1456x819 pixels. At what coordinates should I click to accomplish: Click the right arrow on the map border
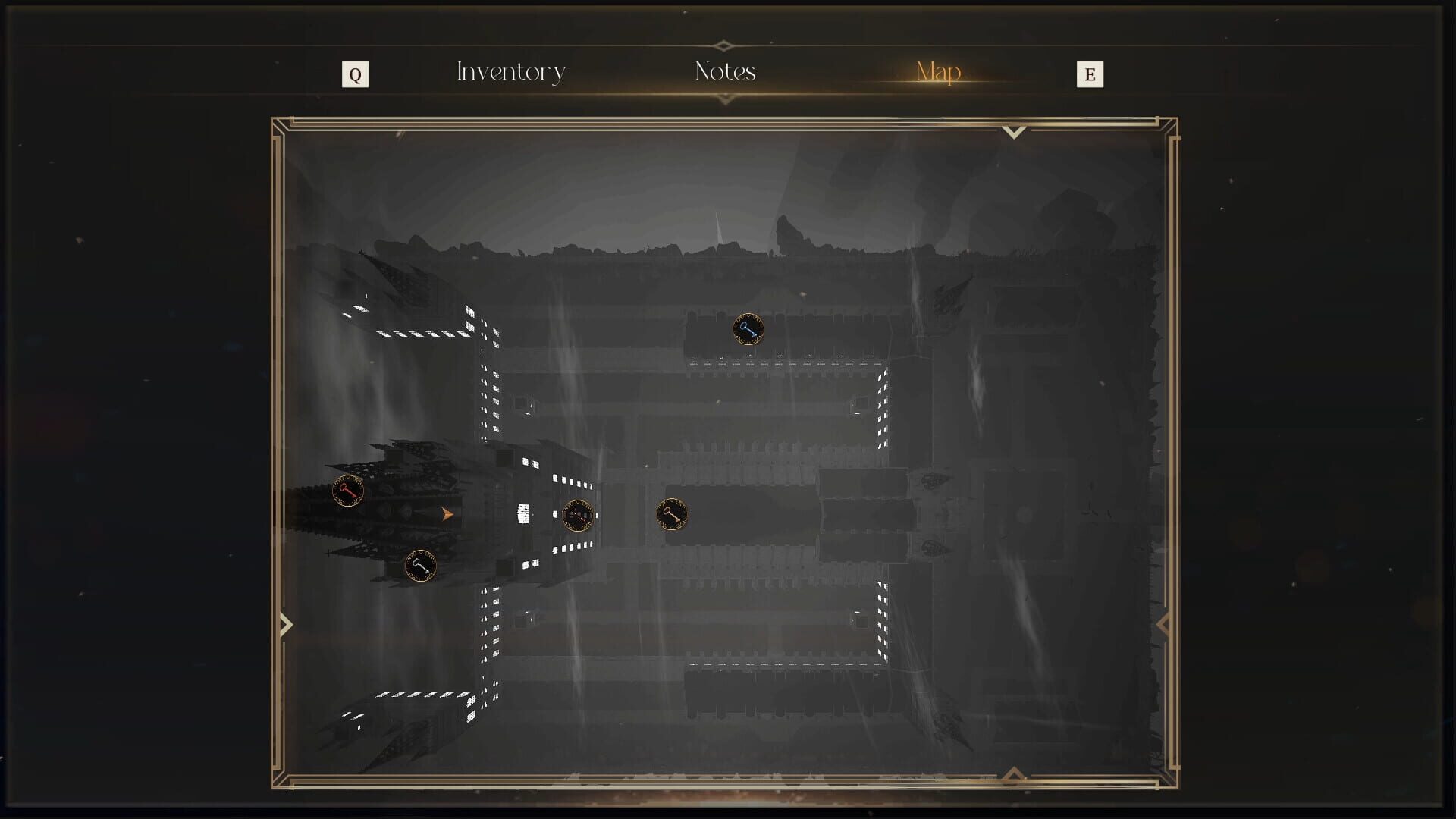point(1163,623)
